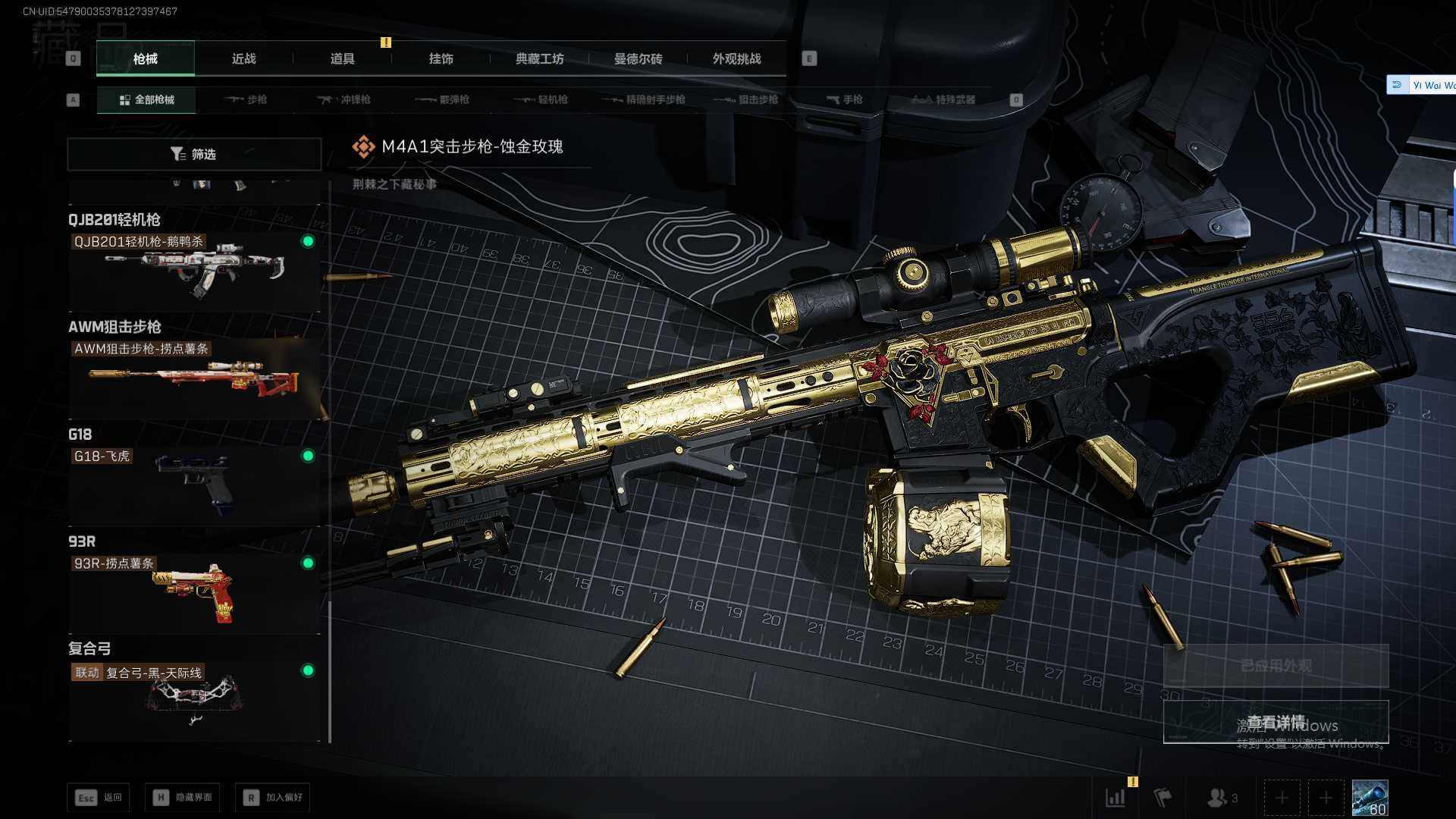Open the 筛选 filter button
The height and width of the screenshot is (819, 1456).
pos(194,154)
